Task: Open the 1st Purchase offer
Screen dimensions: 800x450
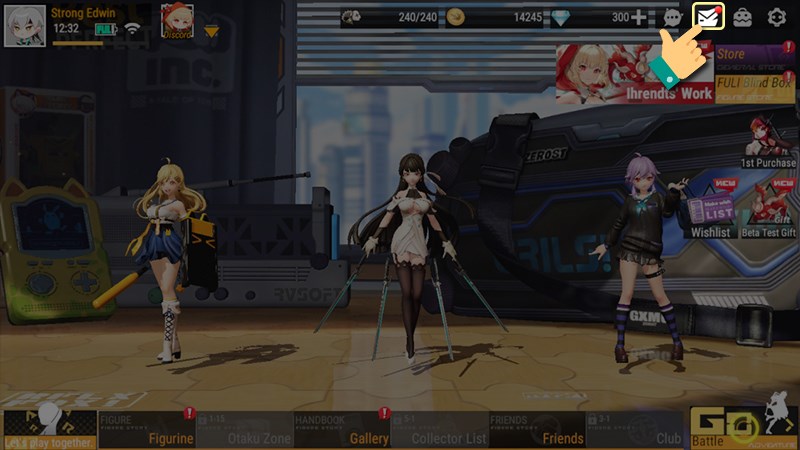Action: pyautogui.click(x=768, y=142)
